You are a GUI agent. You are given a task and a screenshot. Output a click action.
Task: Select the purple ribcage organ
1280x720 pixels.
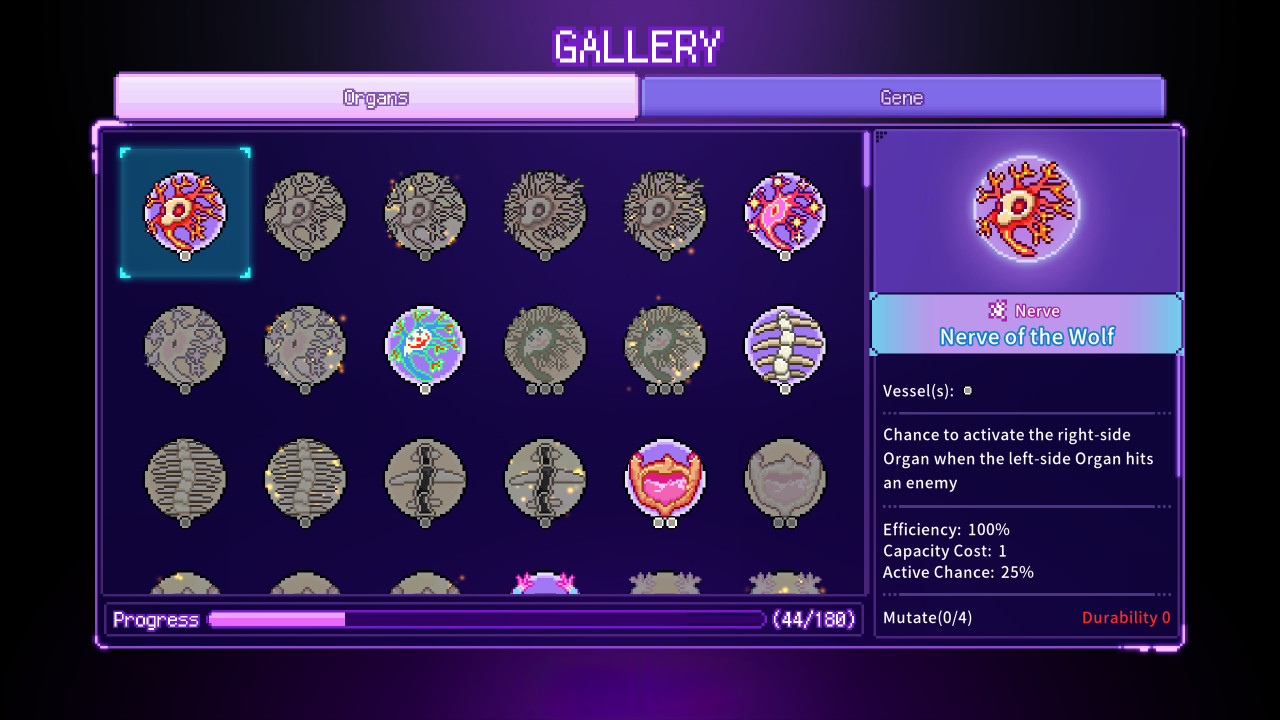click(785, 347)
